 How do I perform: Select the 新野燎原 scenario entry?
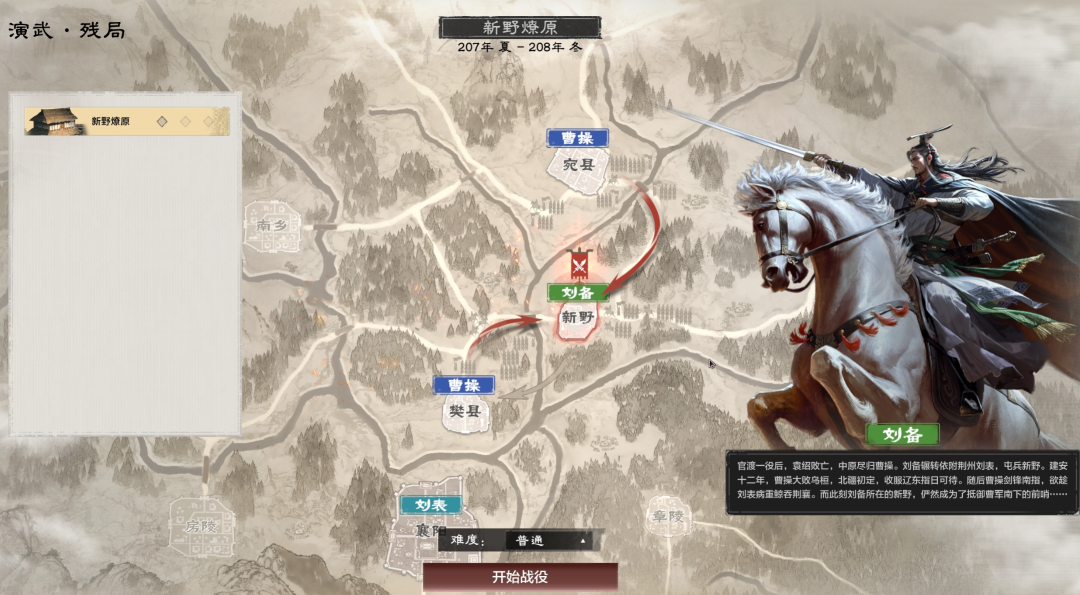tap(127, 122)
